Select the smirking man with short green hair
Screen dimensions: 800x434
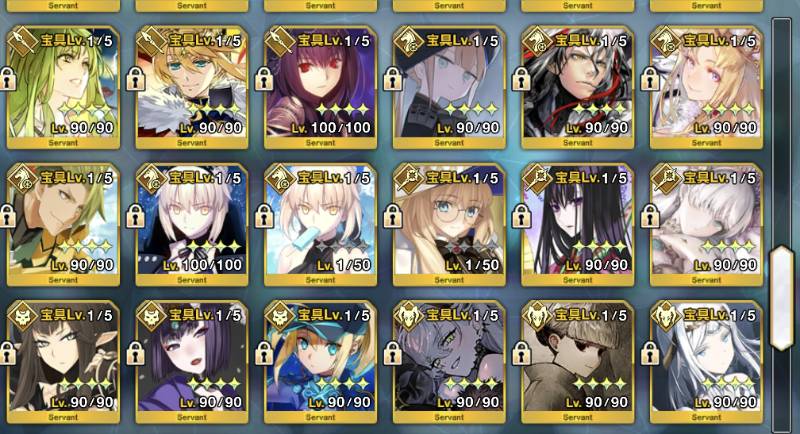point(62,223)
